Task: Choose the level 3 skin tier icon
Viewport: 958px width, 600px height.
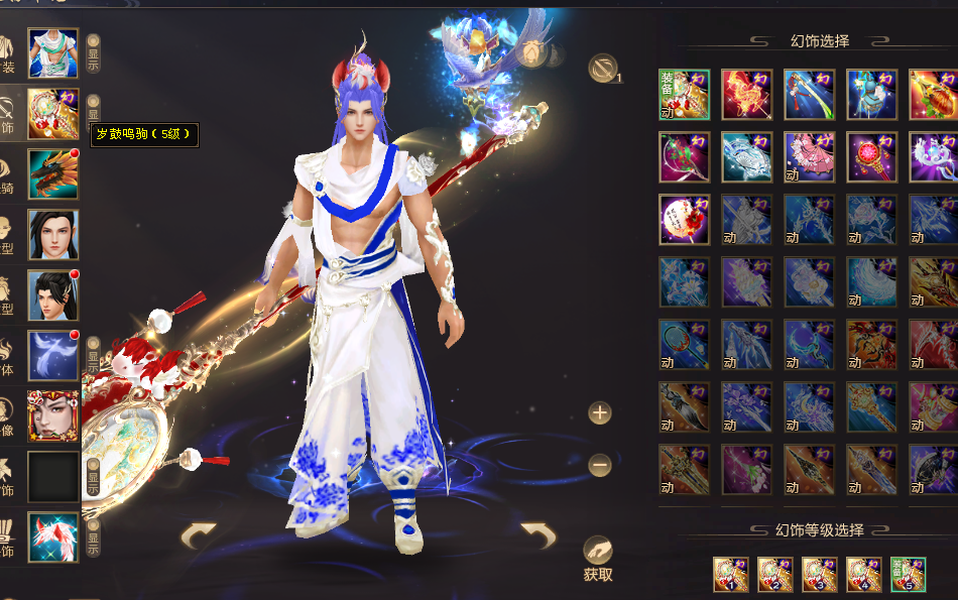Action: [x=820, y=575]
